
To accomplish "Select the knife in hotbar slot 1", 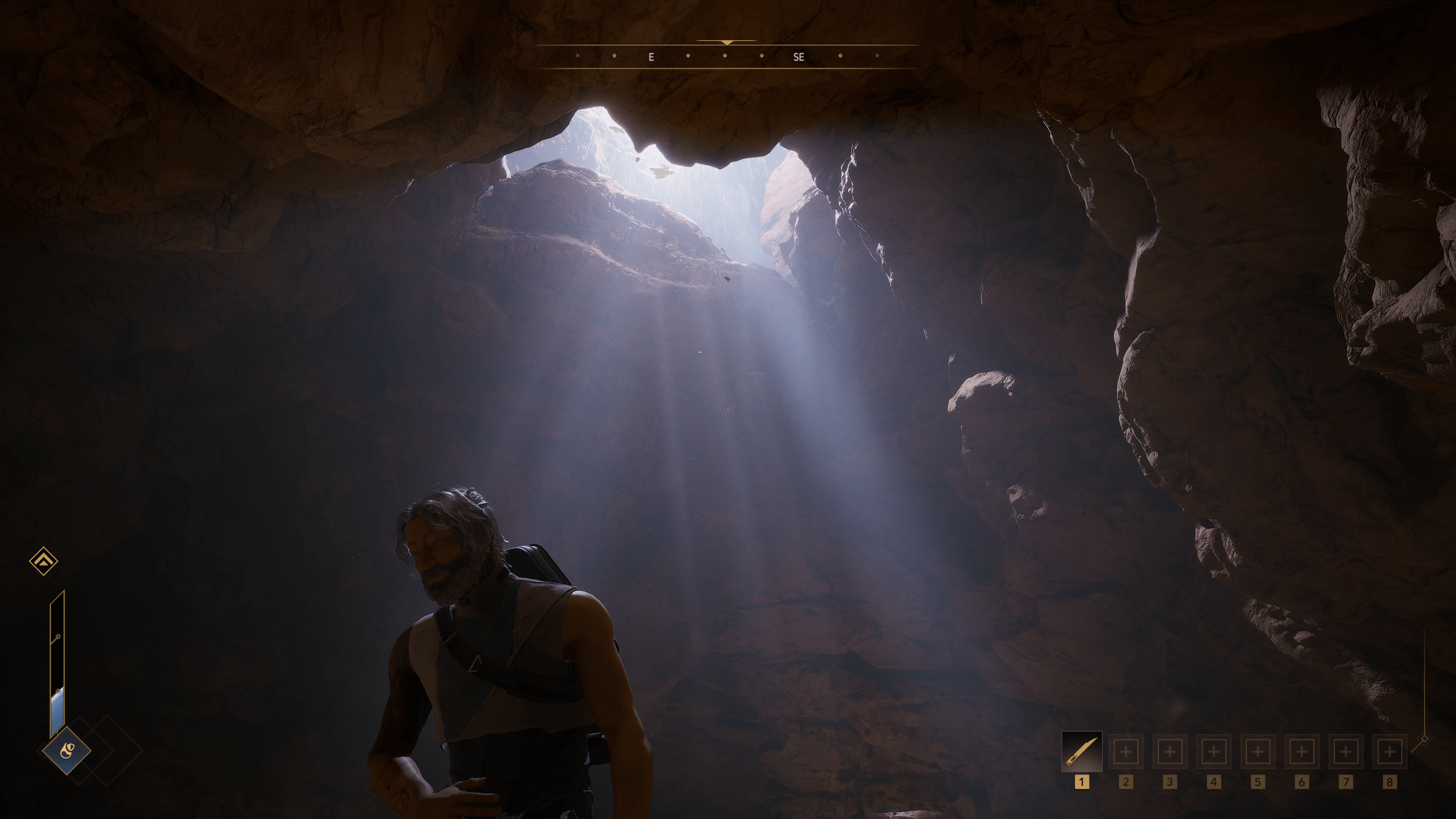I will [x=1081, y=752].
